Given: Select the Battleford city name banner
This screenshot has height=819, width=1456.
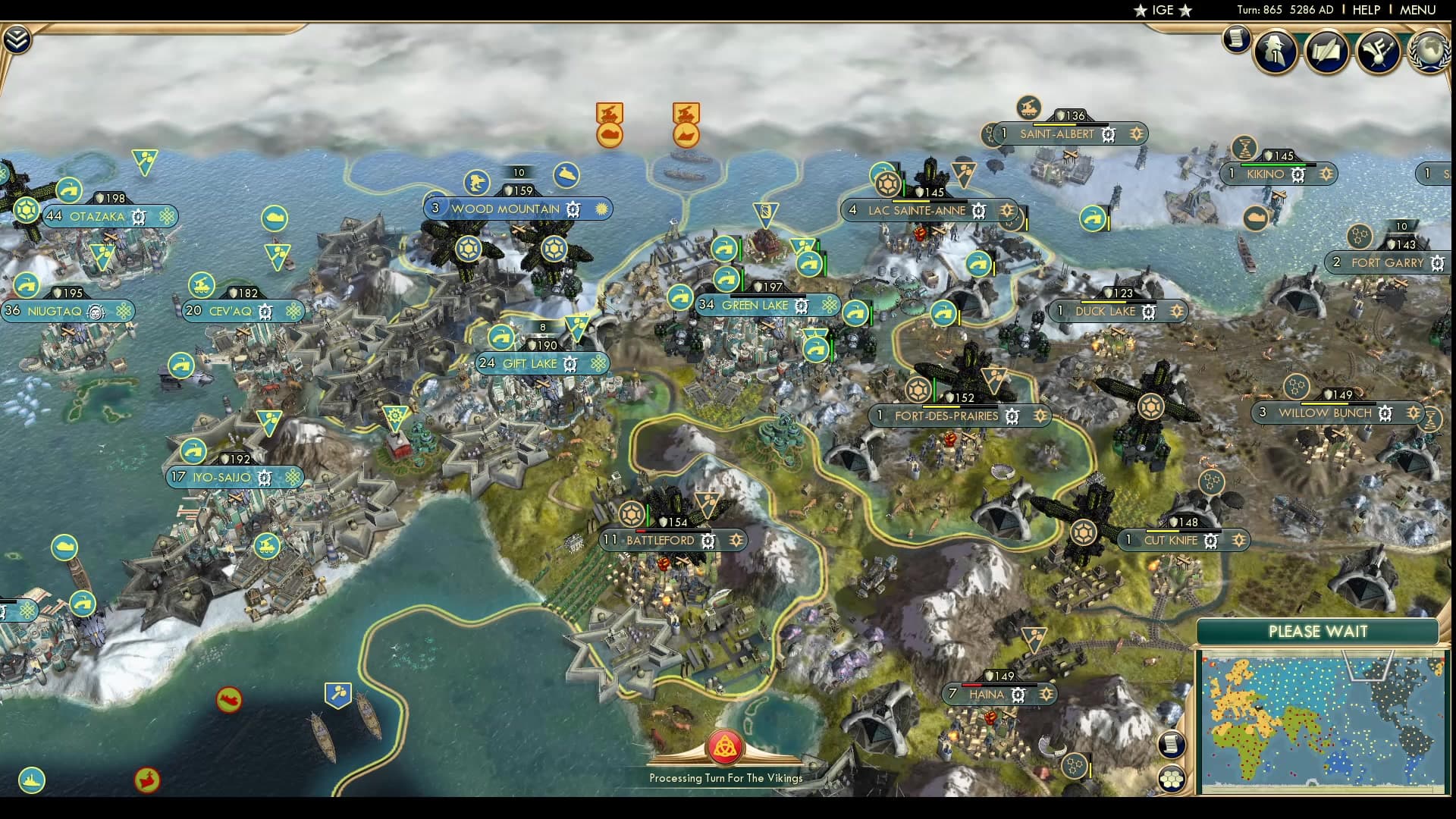Looking at the screenshot, I should pos(661,541).
